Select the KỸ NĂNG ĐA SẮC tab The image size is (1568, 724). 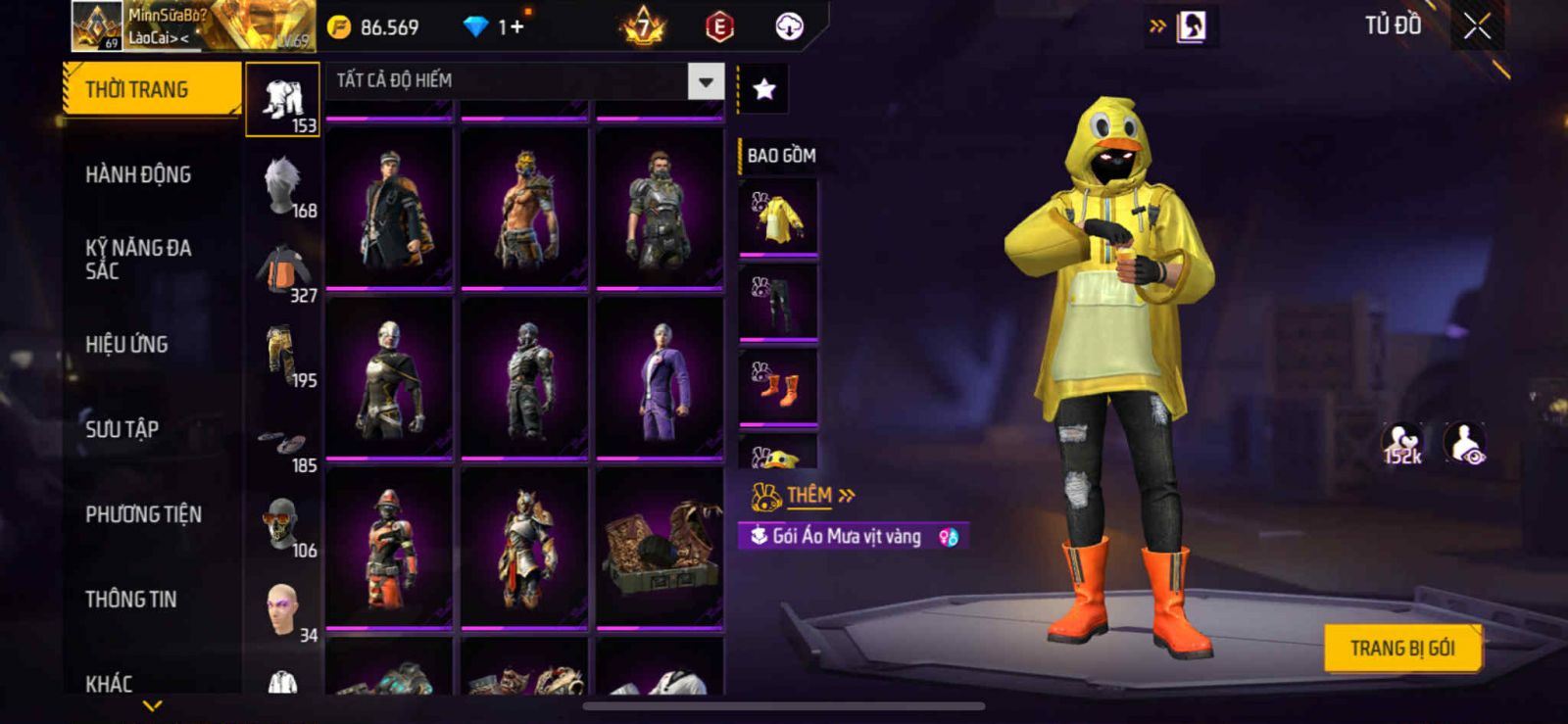(138, 260)
